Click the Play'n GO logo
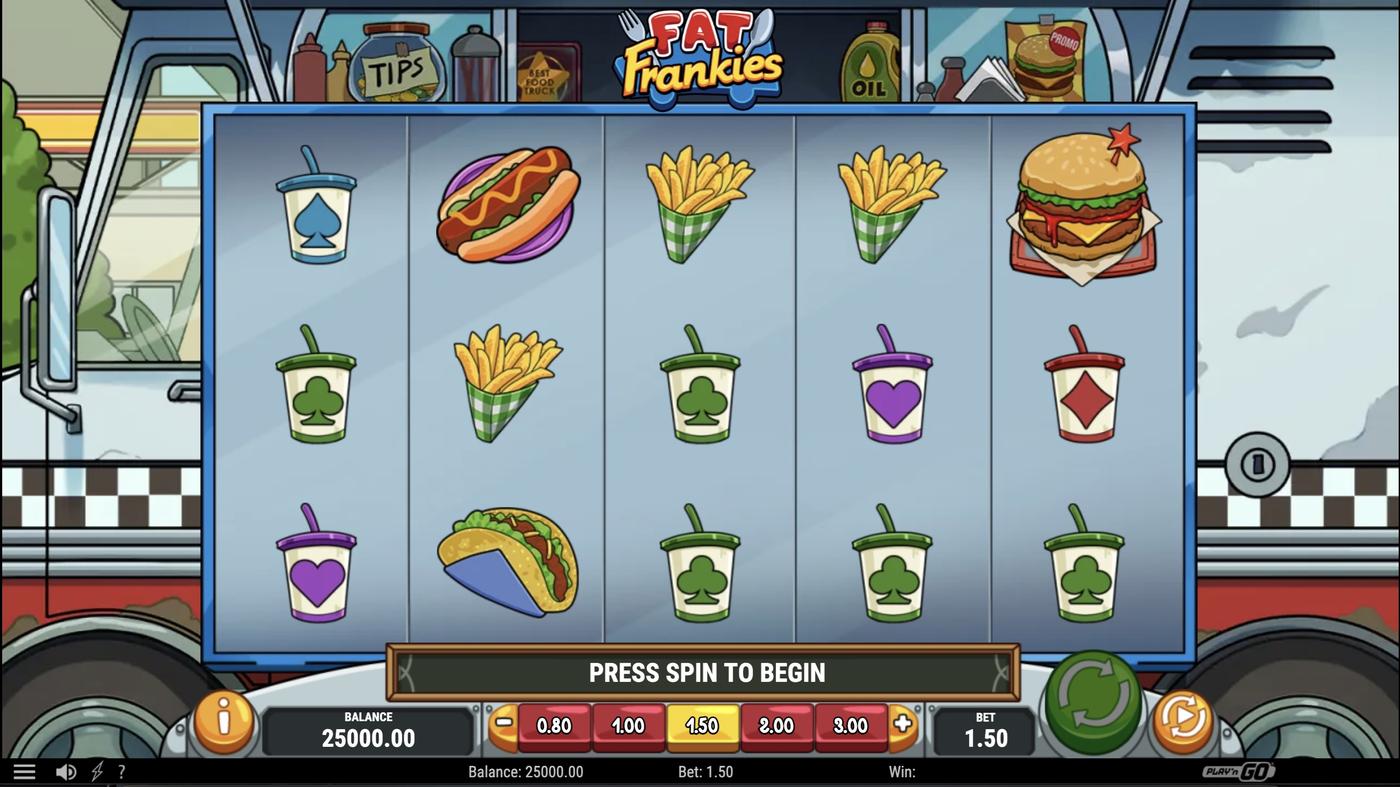1400x787 pixels. (x=1239, y=771)
